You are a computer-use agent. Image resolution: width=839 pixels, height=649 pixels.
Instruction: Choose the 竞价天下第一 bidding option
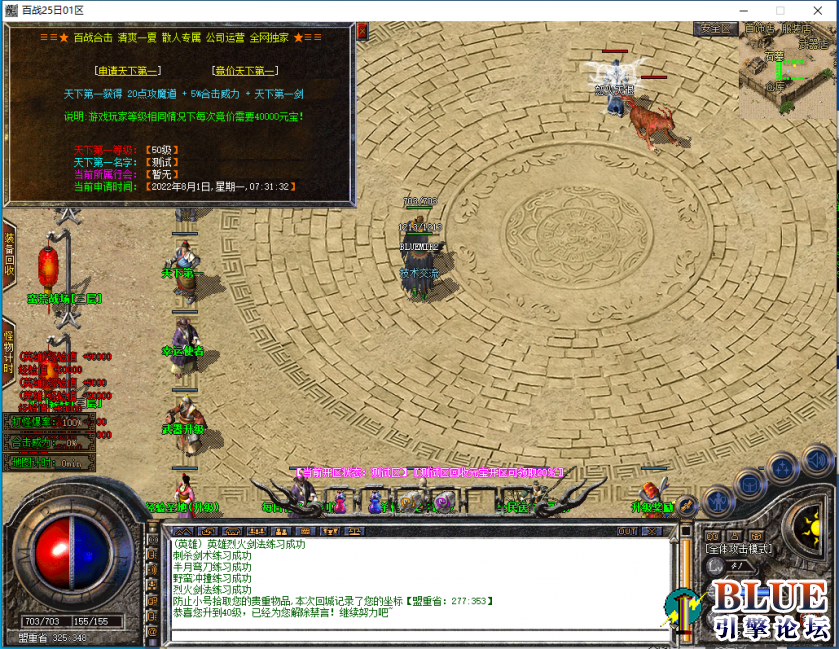click(x=245, y=71)
